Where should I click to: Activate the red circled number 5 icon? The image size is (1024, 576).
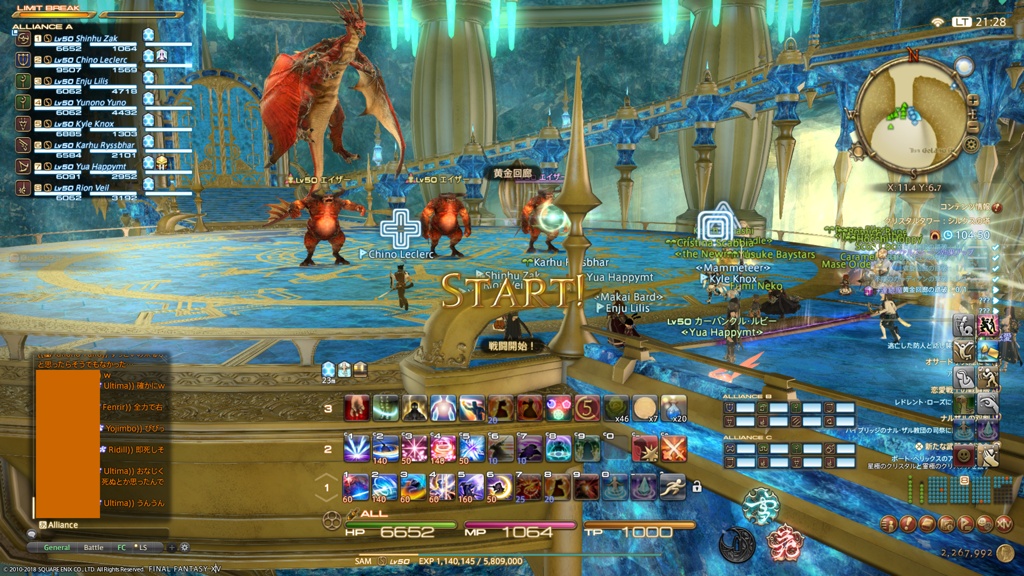point(587,408)
